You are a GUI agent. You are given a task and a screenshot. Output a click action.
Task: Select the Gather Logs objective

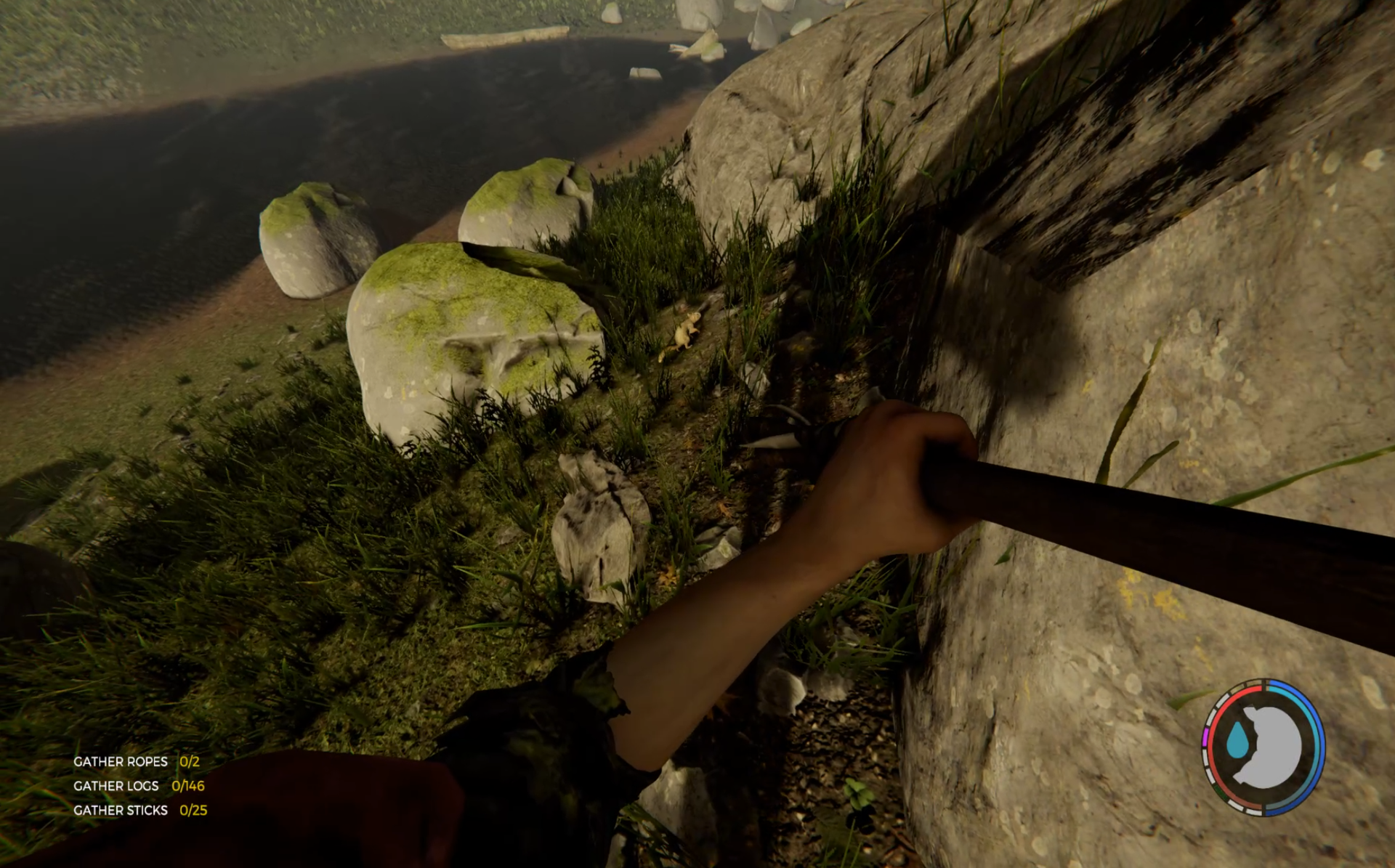click(138, 785)
